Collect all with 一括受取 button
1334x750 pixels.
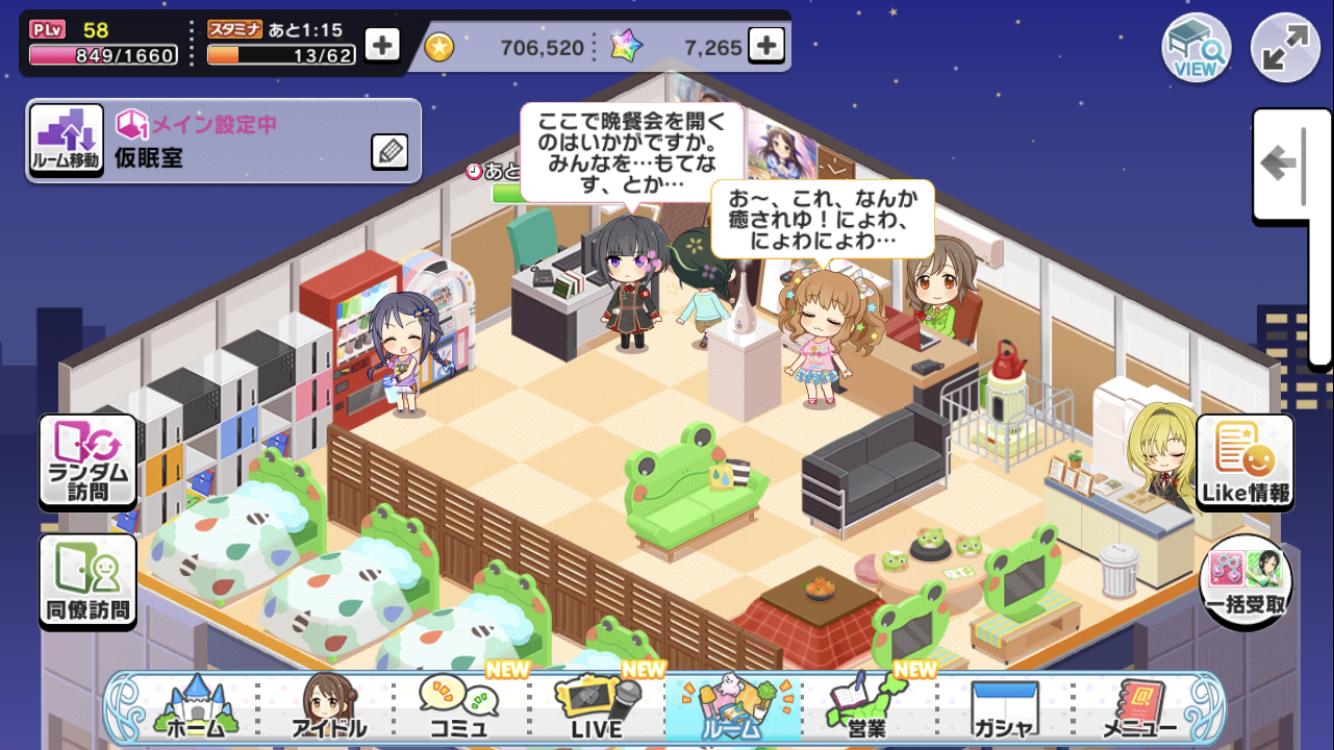(x=1245, y=582)
